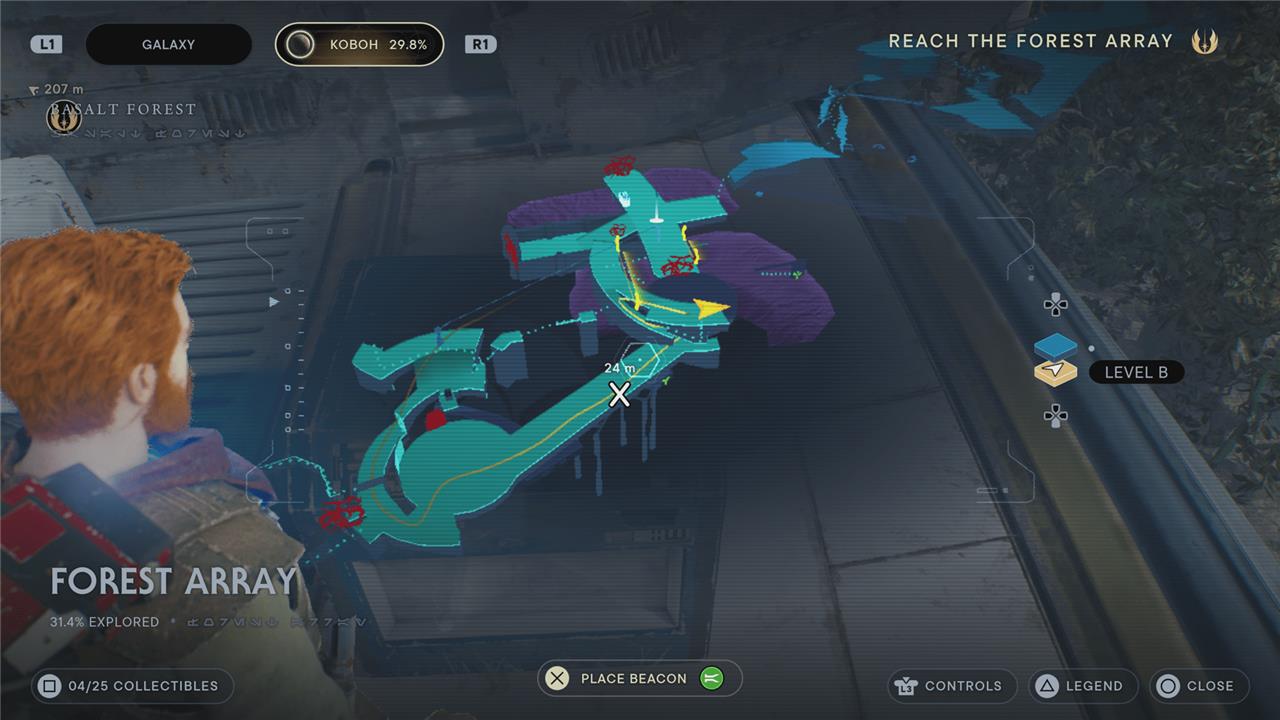Switch to the Galaxy map tab
This screenshot has height=720, width=1280.
168,45
